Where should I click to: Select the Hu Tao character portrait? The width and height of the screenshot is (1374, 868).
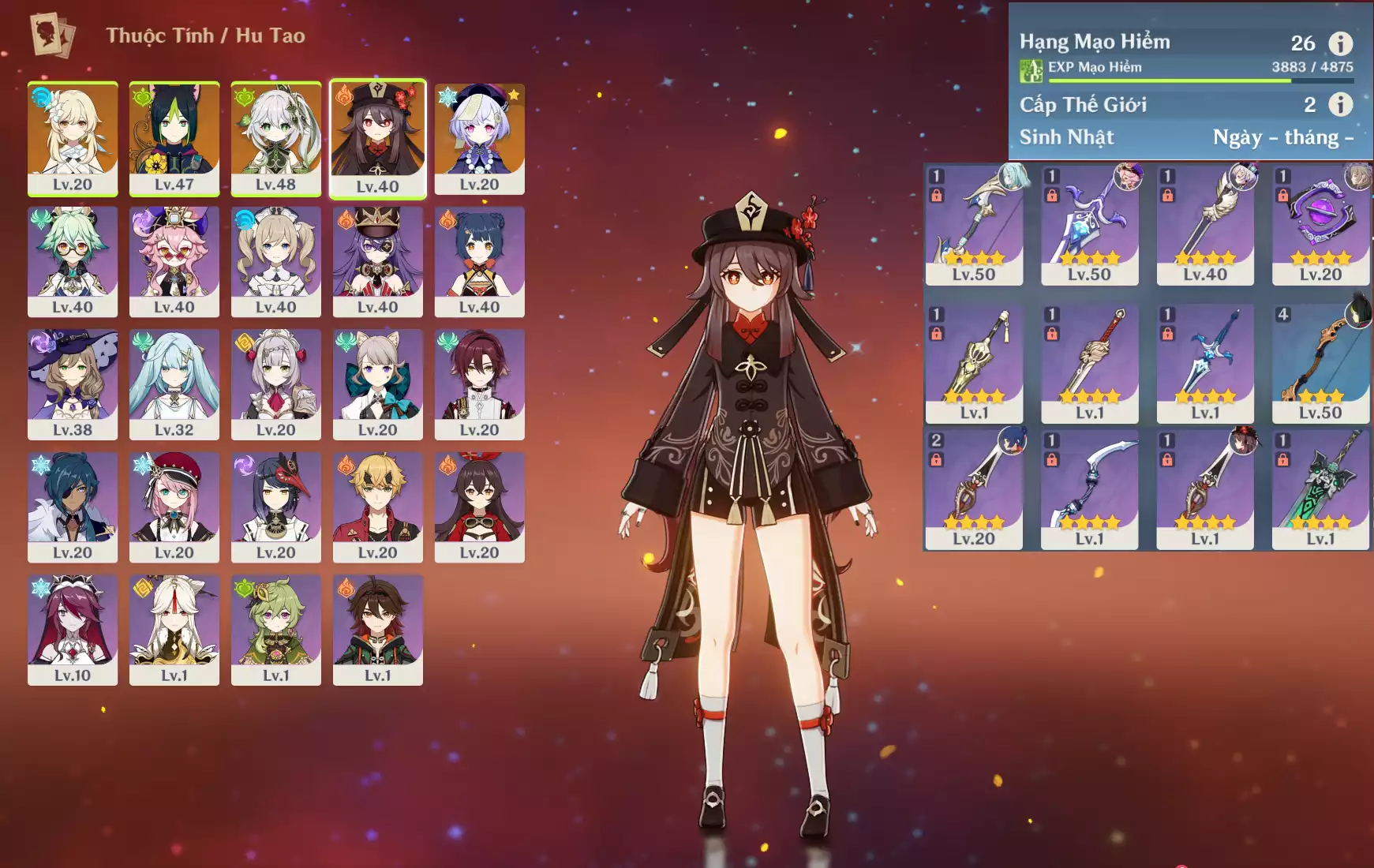377,138
